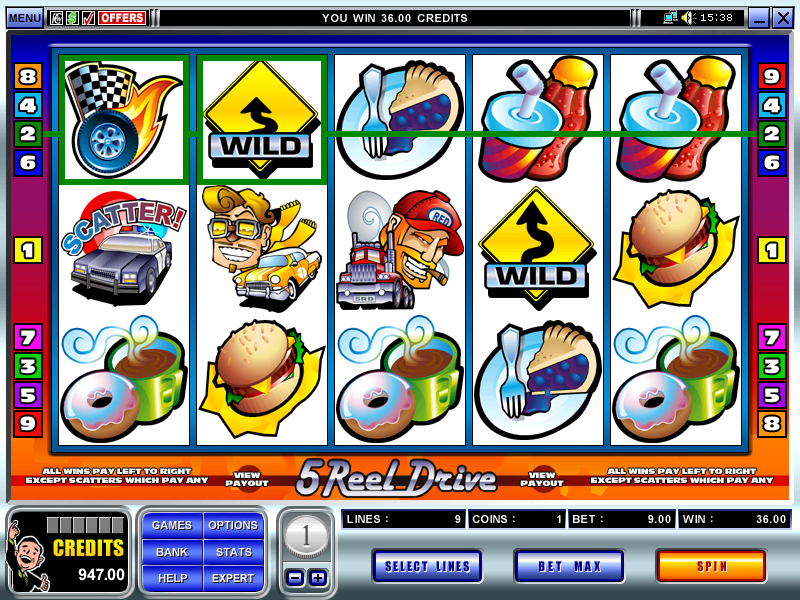Spin the reels
Viewport: 800px width, 600px height.
pos(710,566)
